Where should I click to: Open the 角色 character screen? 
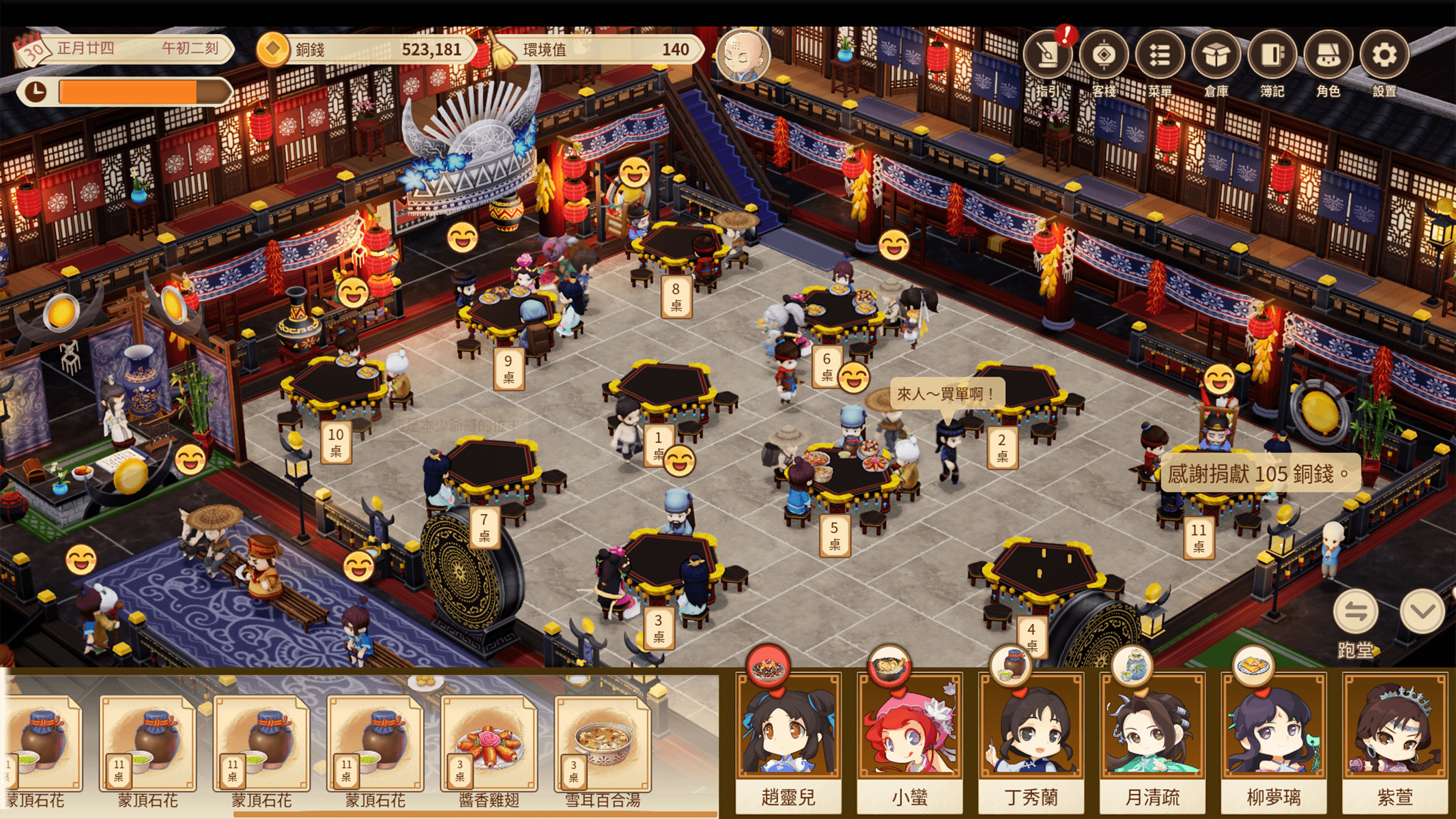(1328, 56)
